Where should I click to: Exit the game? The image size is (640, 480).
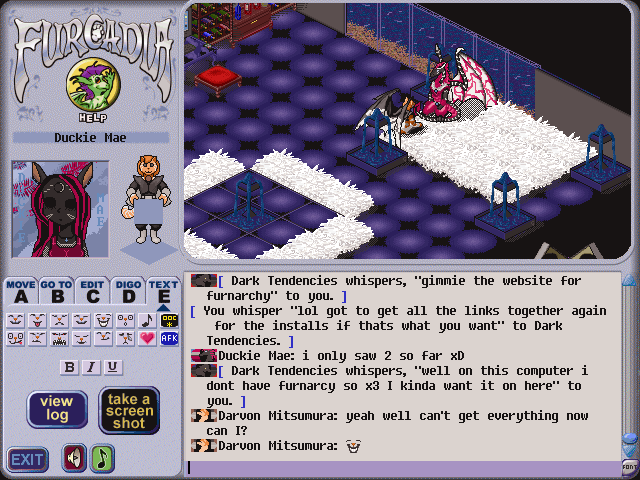point(28,460)
